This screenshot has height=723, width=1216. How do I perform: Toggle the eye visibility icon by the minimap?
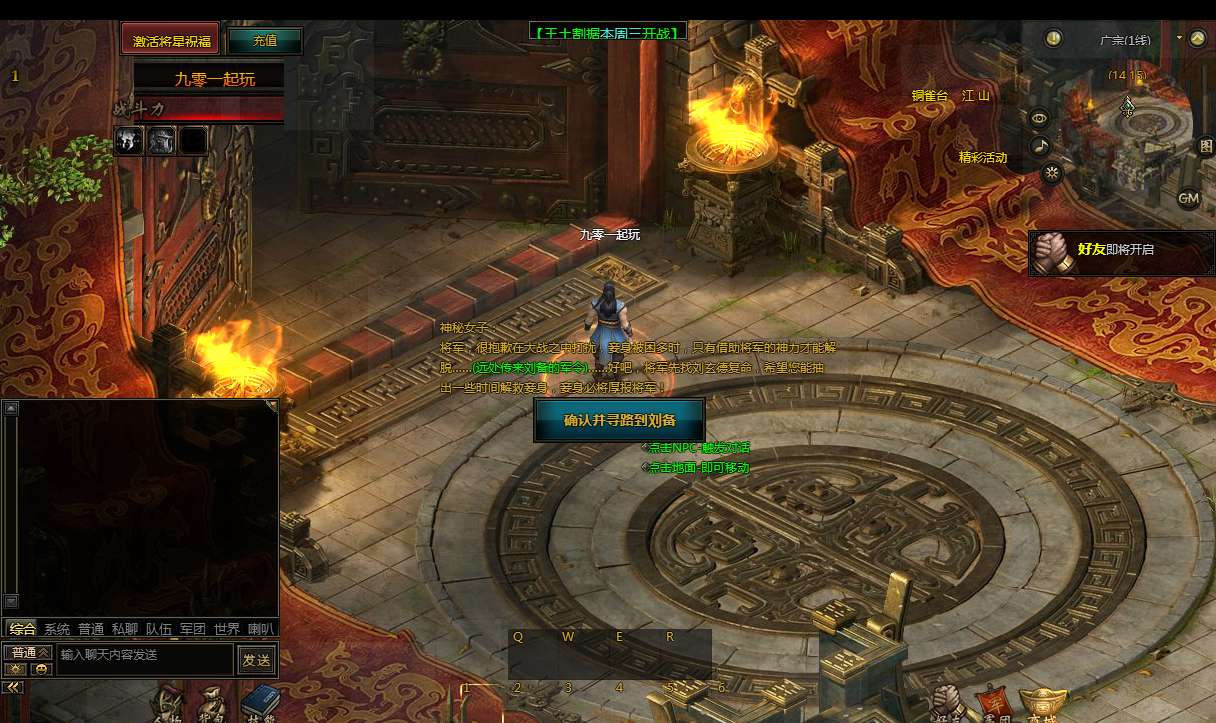click(x=1040, y=118)
